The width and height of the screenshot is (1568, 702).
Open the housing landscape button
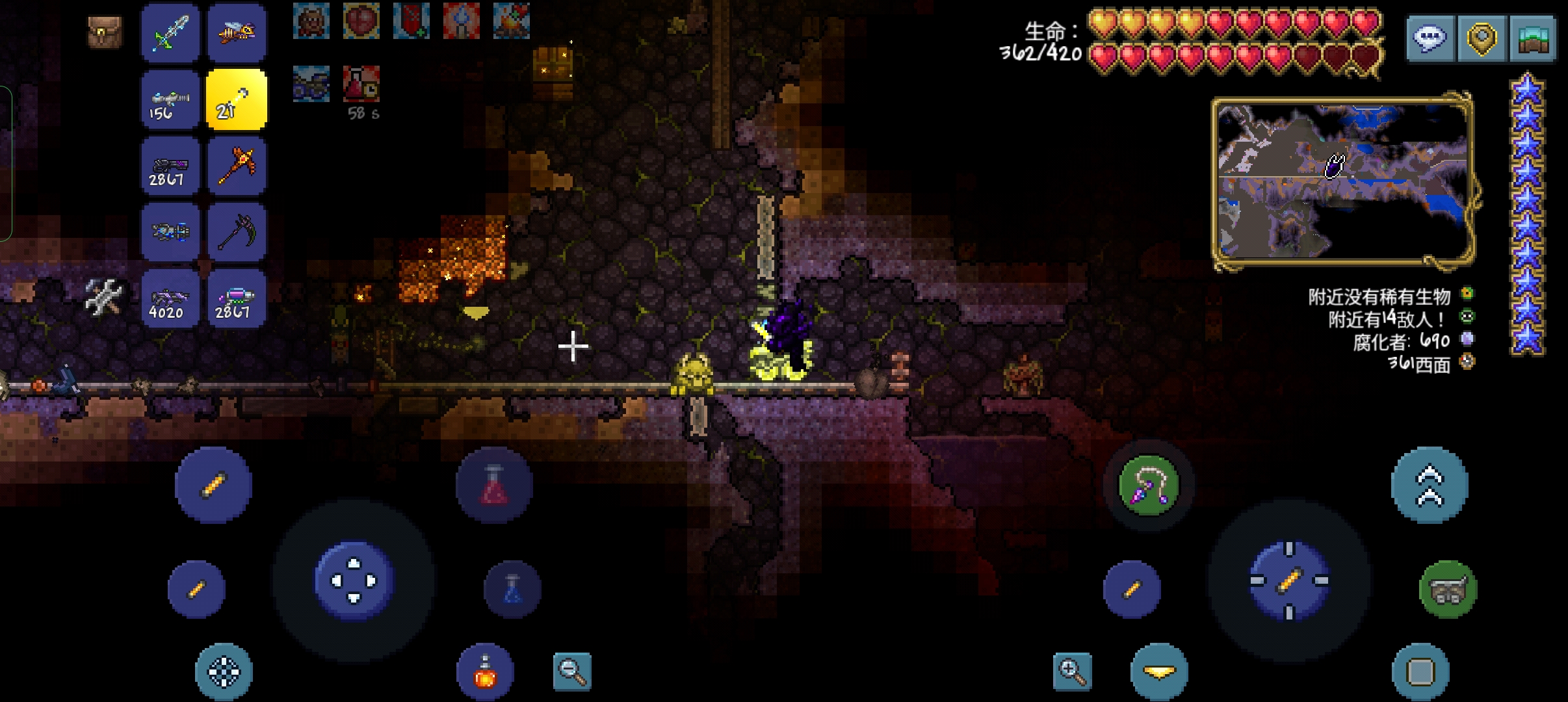pyautogui.click(x=1532, y=38)
